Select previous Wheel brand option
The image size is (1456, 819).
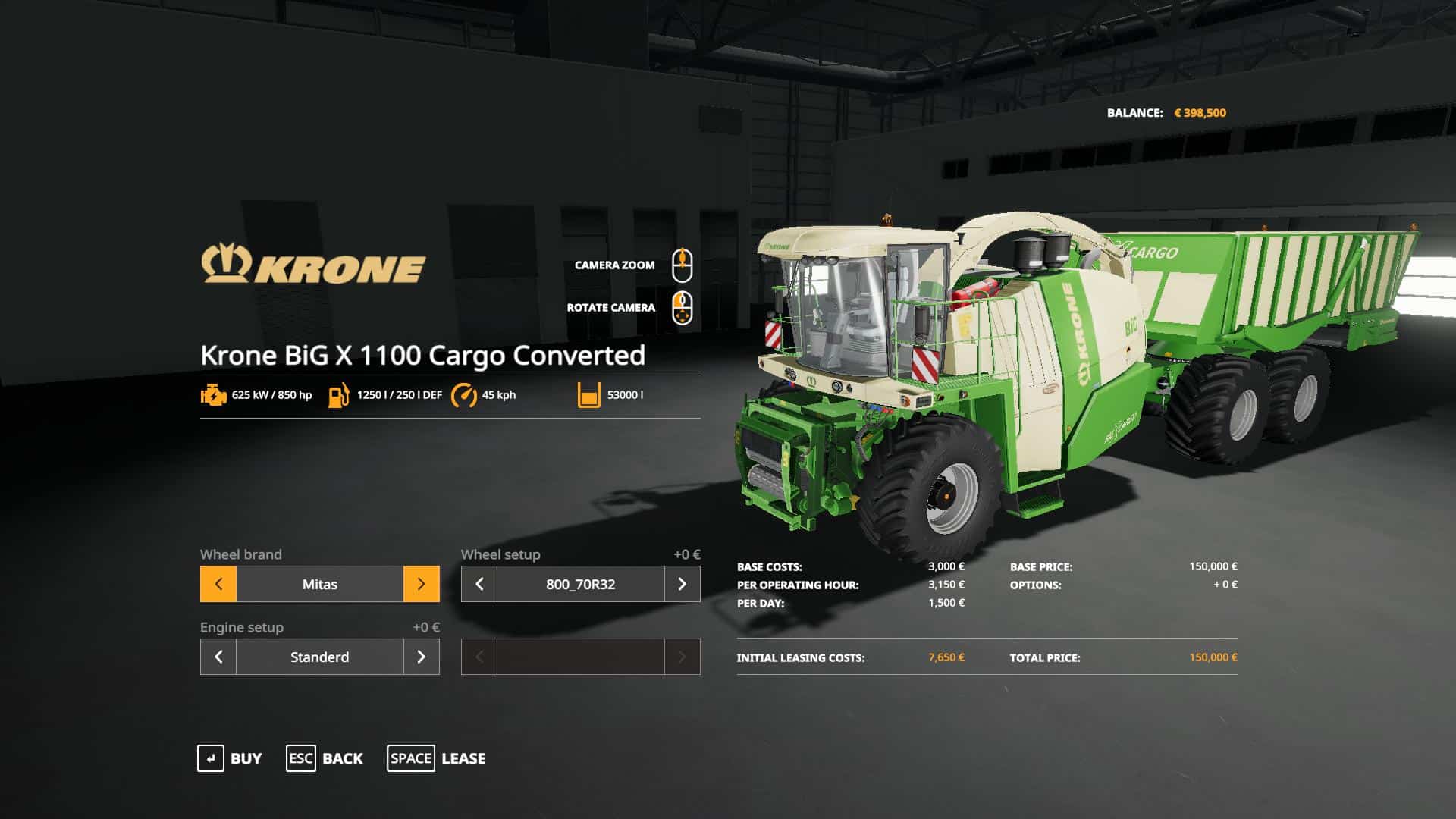[x=218, y=584]
